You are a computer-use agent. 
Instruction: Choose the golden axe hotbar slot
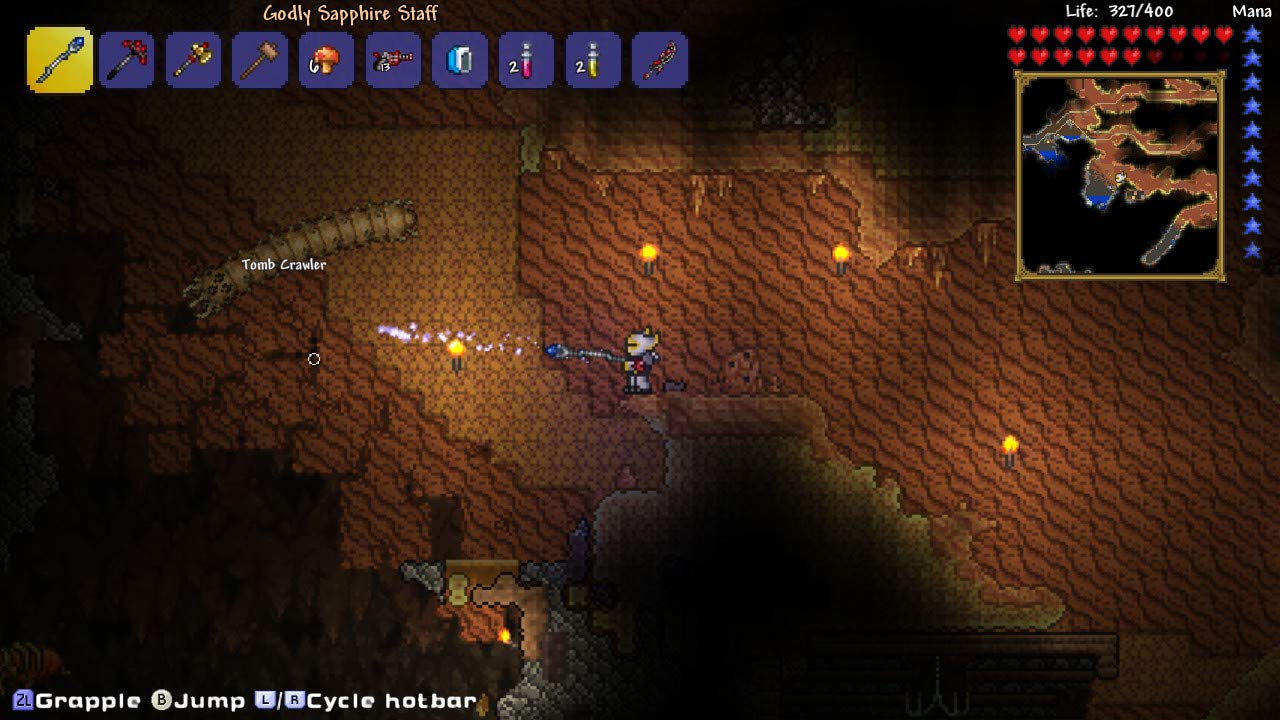[193, 60]
